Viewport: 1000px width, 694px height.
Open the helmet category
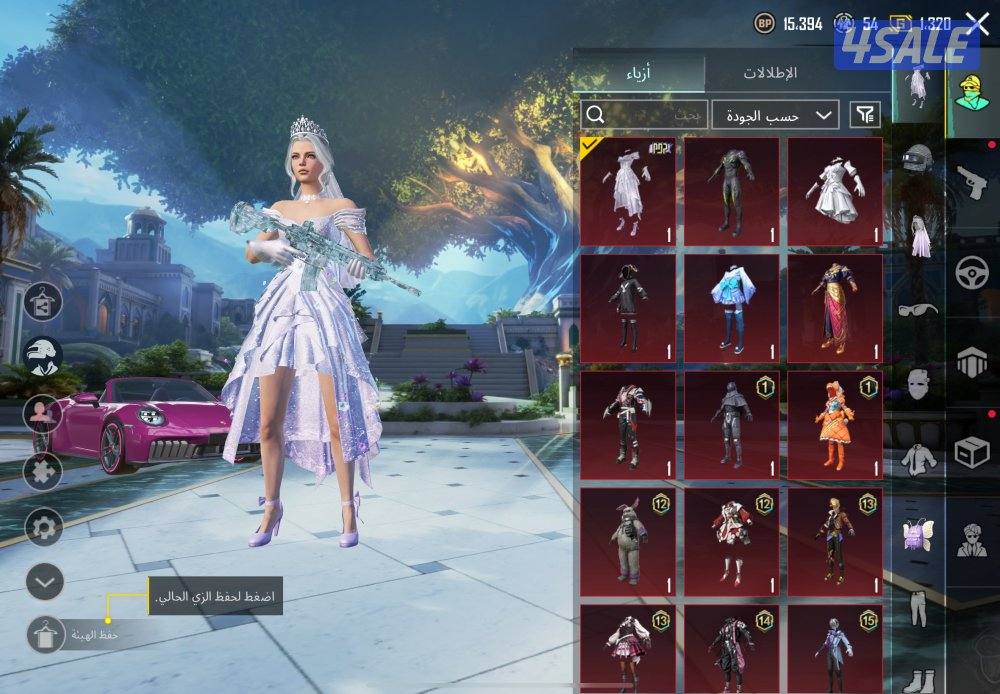coord(917,160)
